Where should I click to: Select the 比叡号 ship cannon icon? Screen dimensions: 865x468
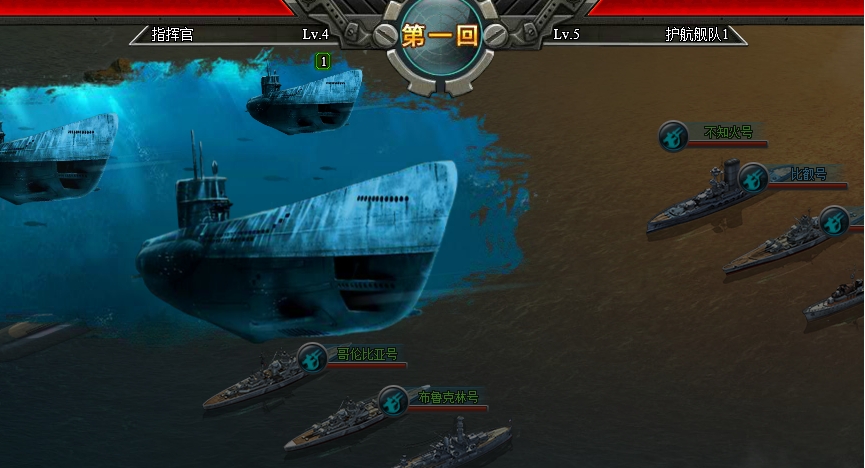pos(754,178)
